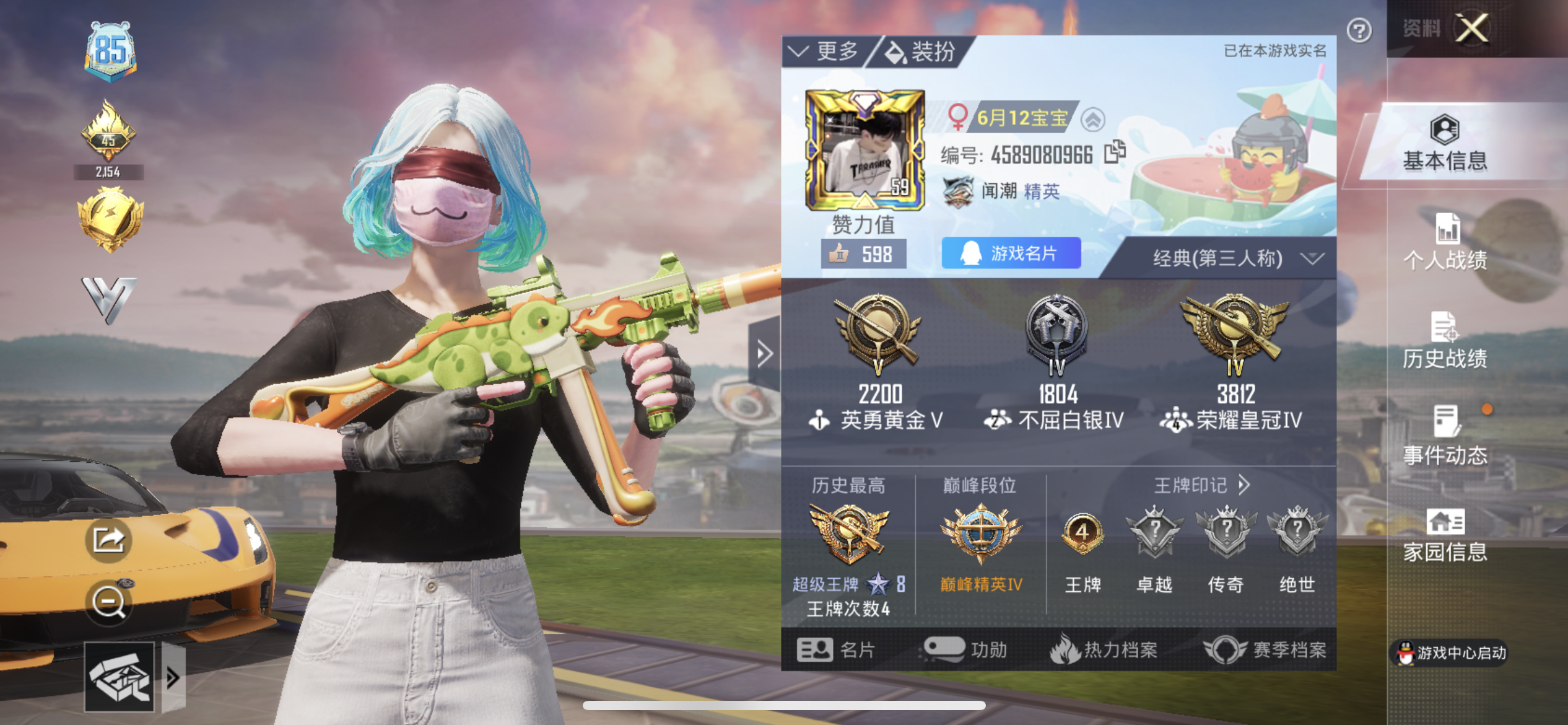1568x725 pixels.
Task: Copy the player ID number
Action: click(x=1115, y=152)
